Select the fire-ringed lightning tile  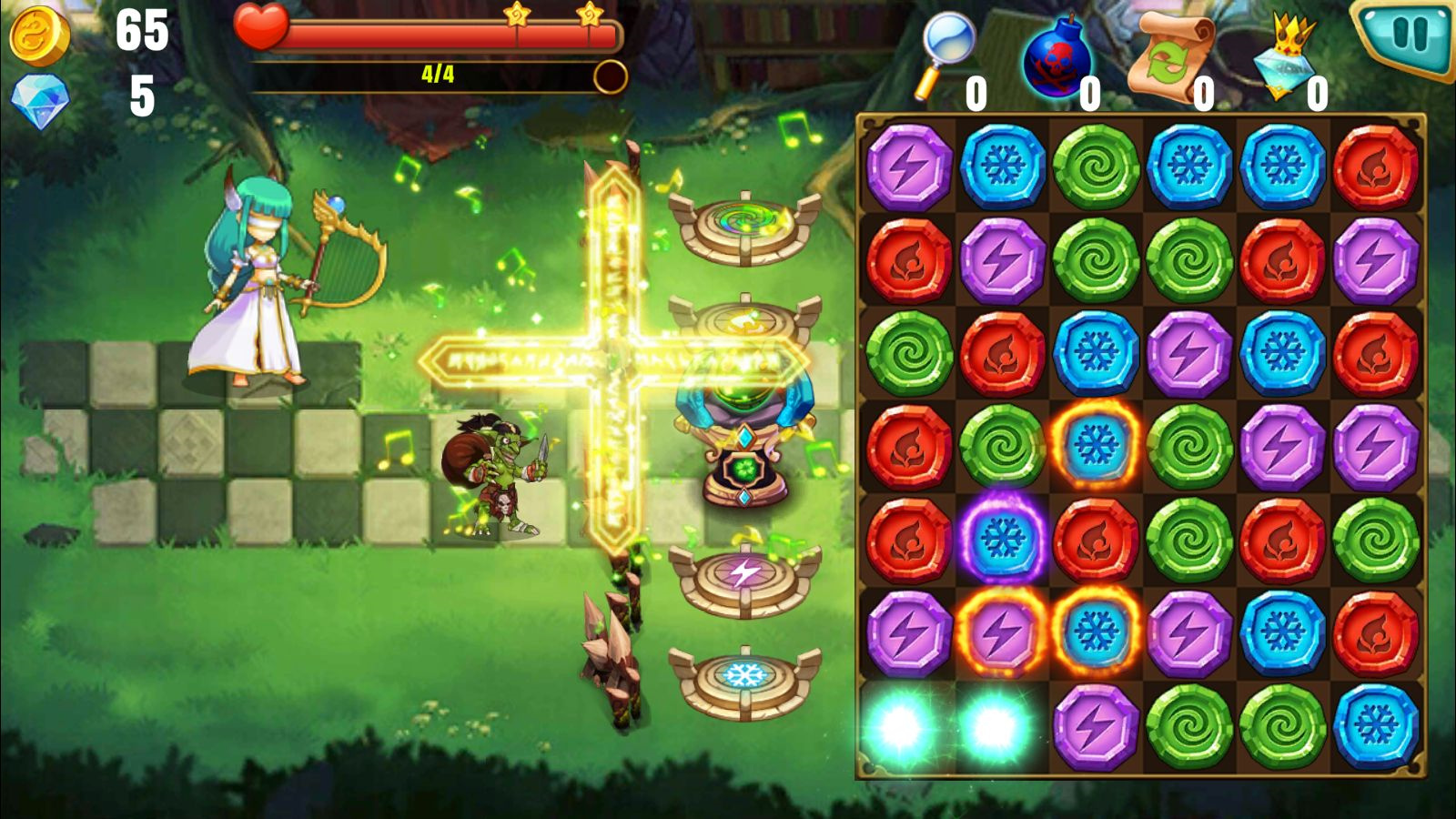[1002, 630]
